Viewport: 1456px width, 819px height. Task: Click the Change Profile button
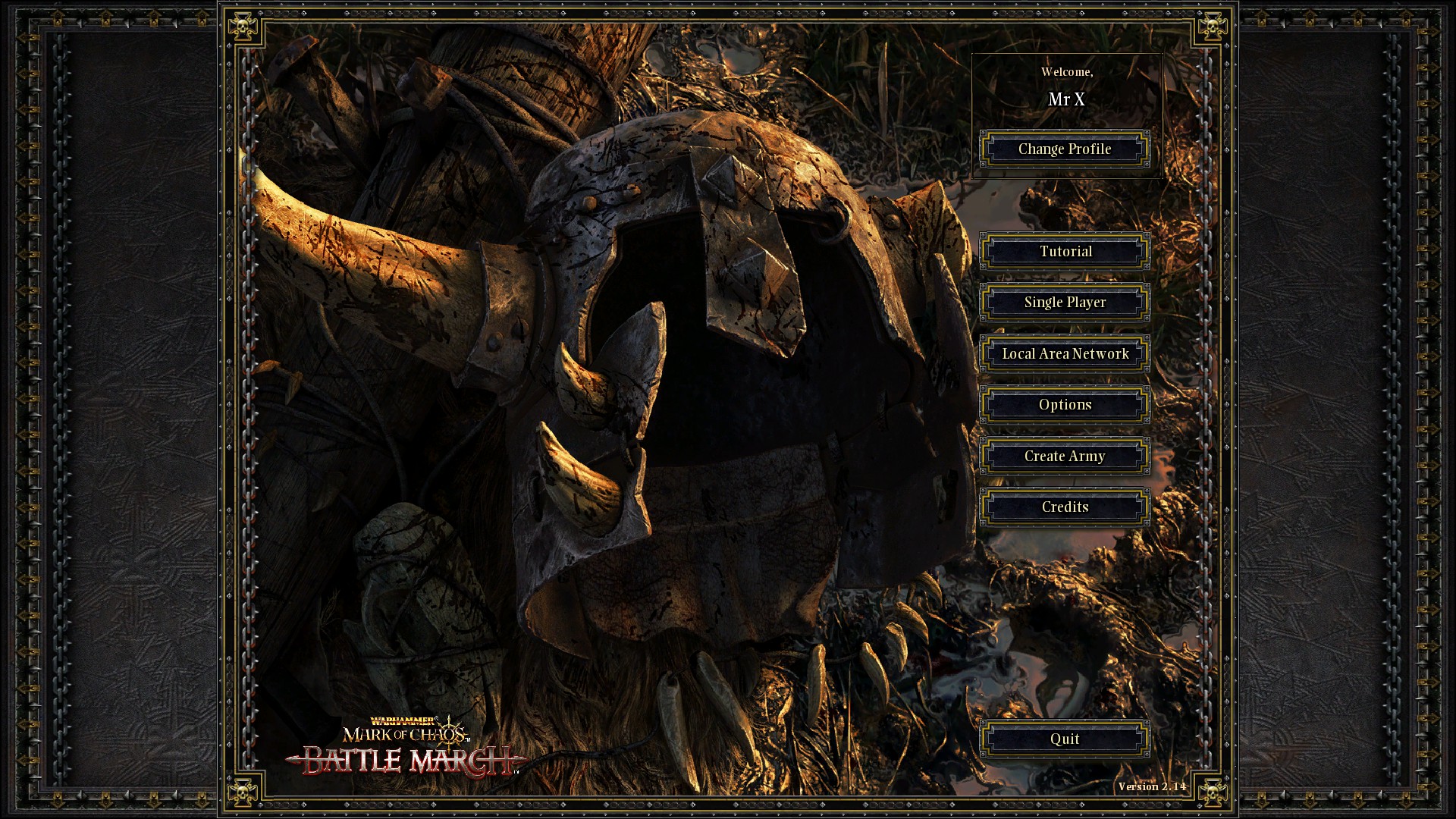(1065, 149)
